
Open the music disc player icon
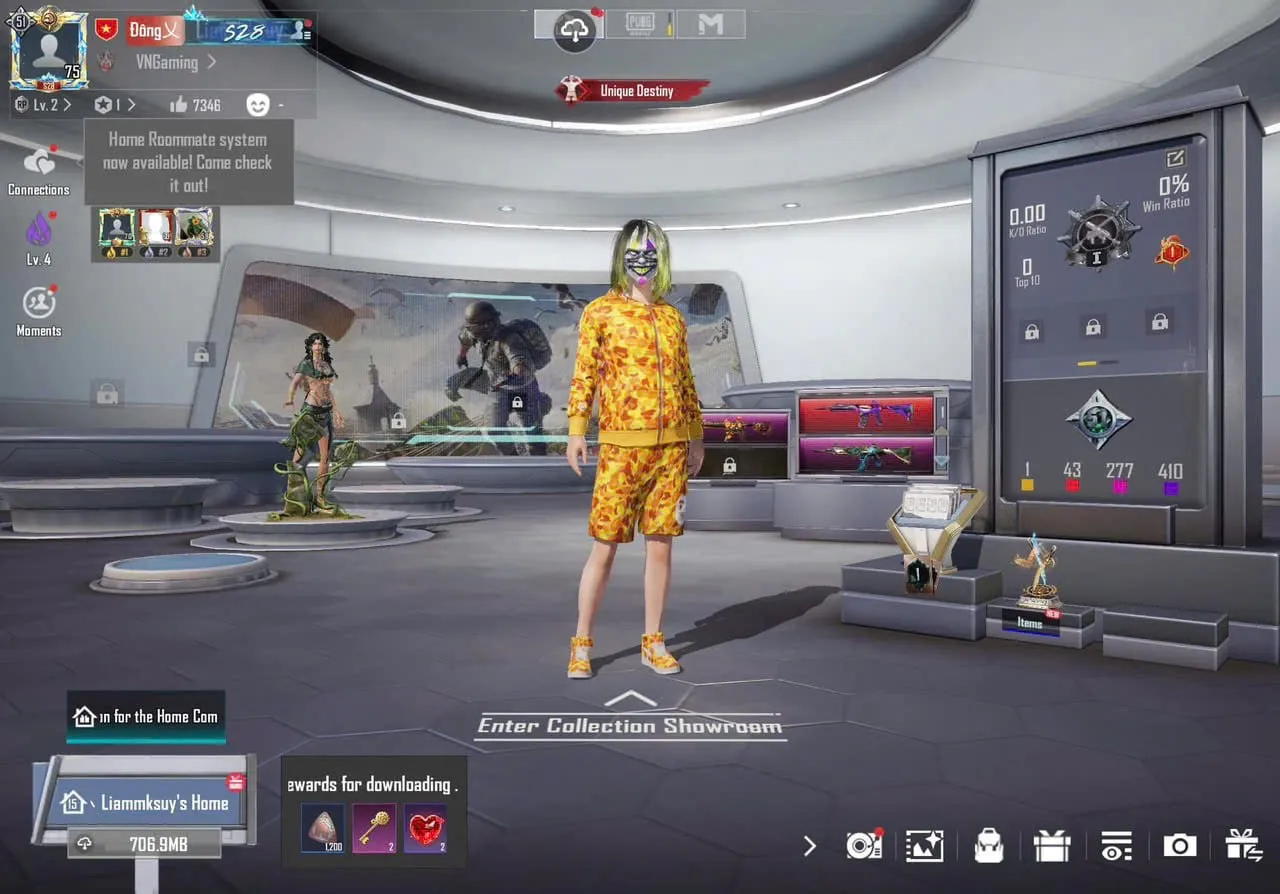[x=863, y=846]
